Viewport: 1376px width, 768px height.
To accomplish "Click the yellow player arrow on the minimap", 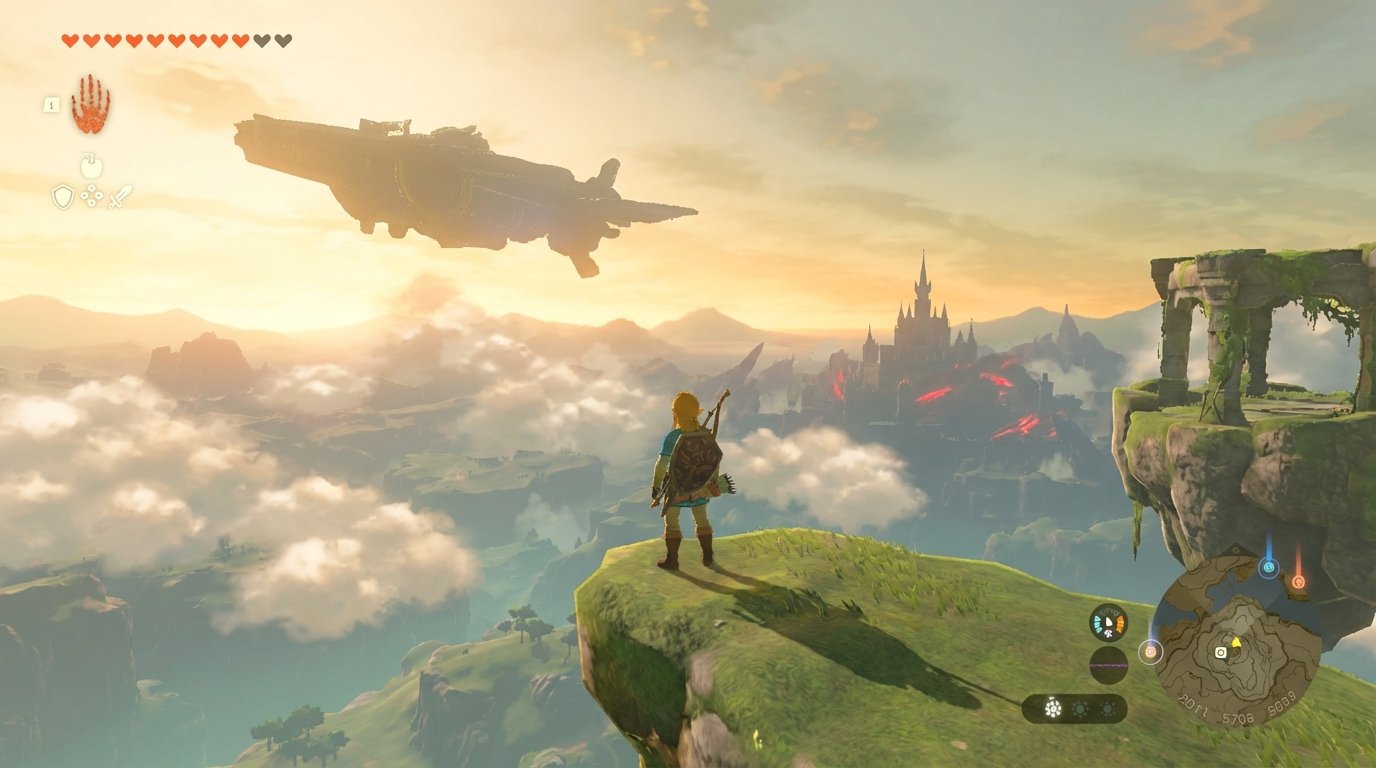I will pos(1236,642).
